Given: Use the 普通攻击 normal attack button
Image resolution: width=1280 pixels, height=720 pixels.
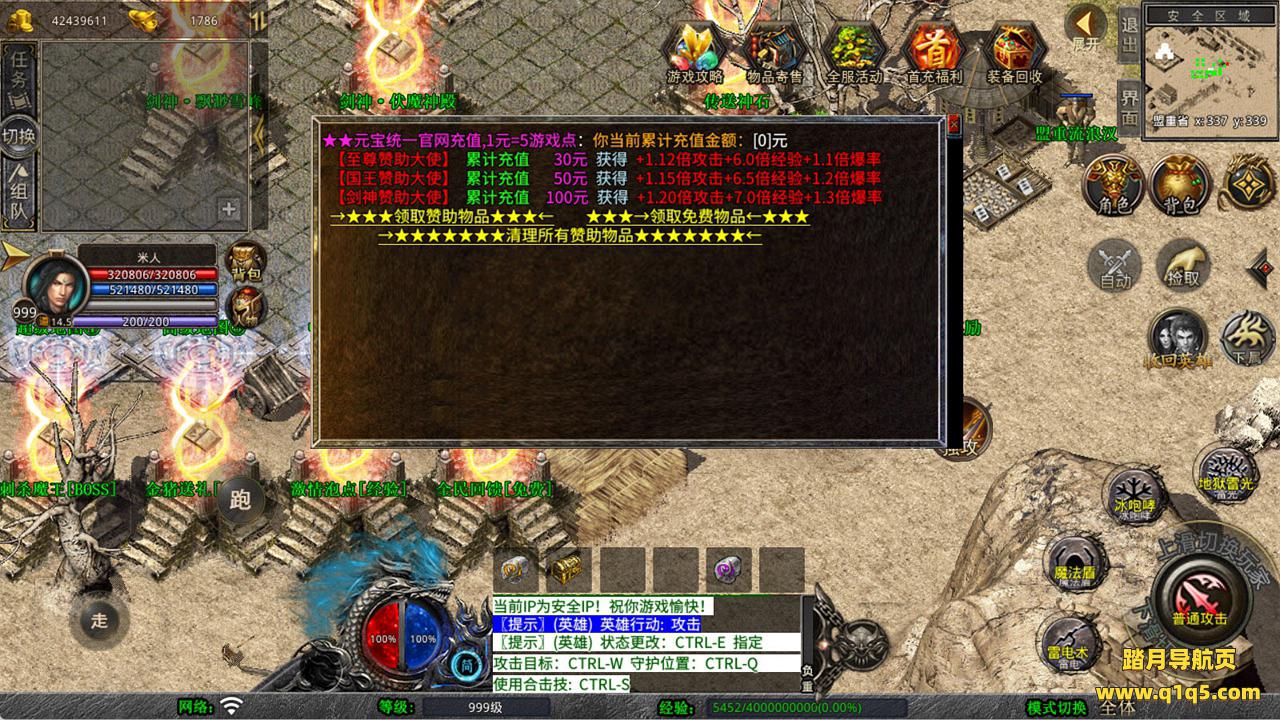Looking at the screenshot, I should (1199, 598).
